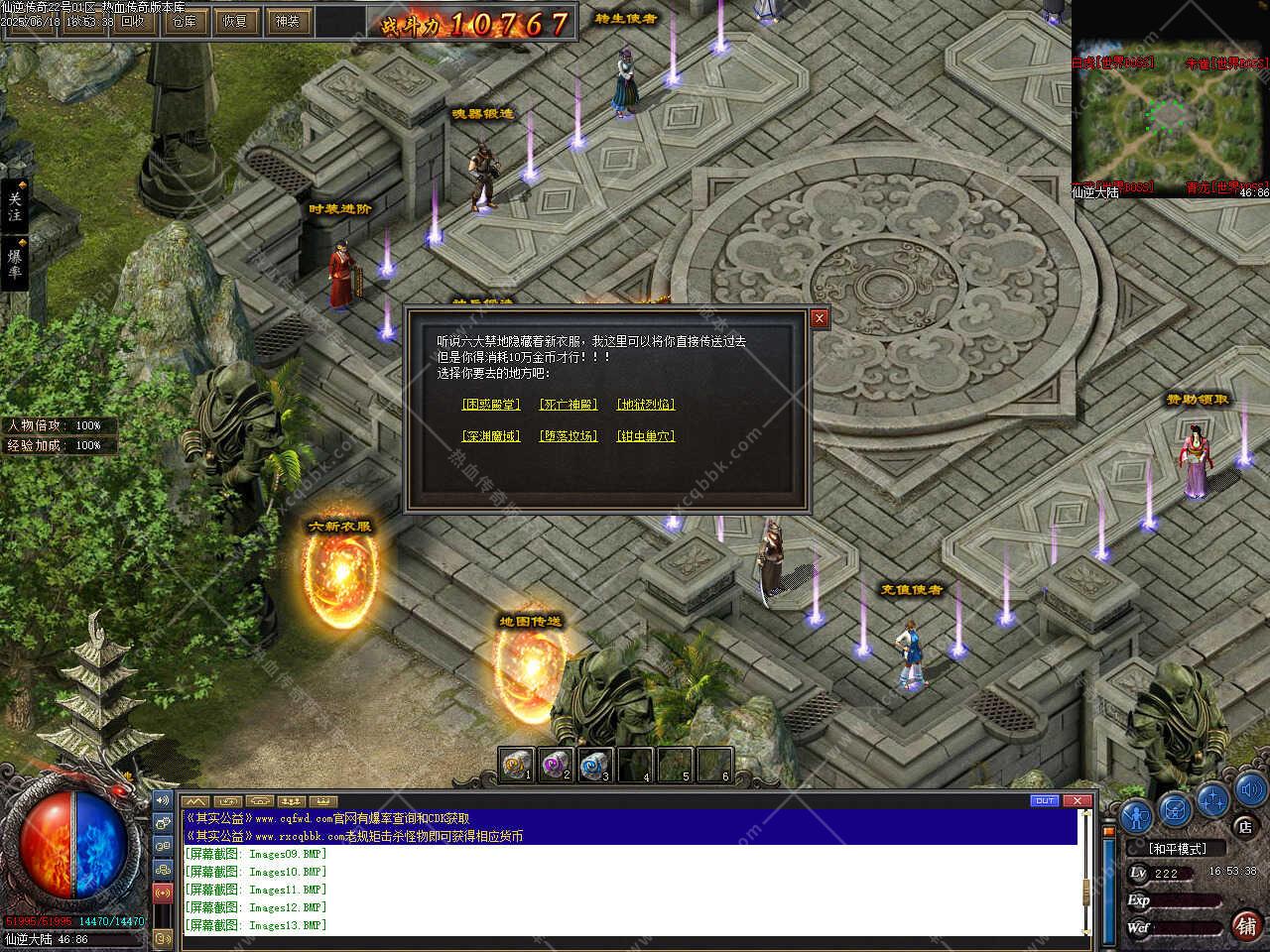Open the skills icon with three sparkles
1270x952 pixels.
[1212, 799]
